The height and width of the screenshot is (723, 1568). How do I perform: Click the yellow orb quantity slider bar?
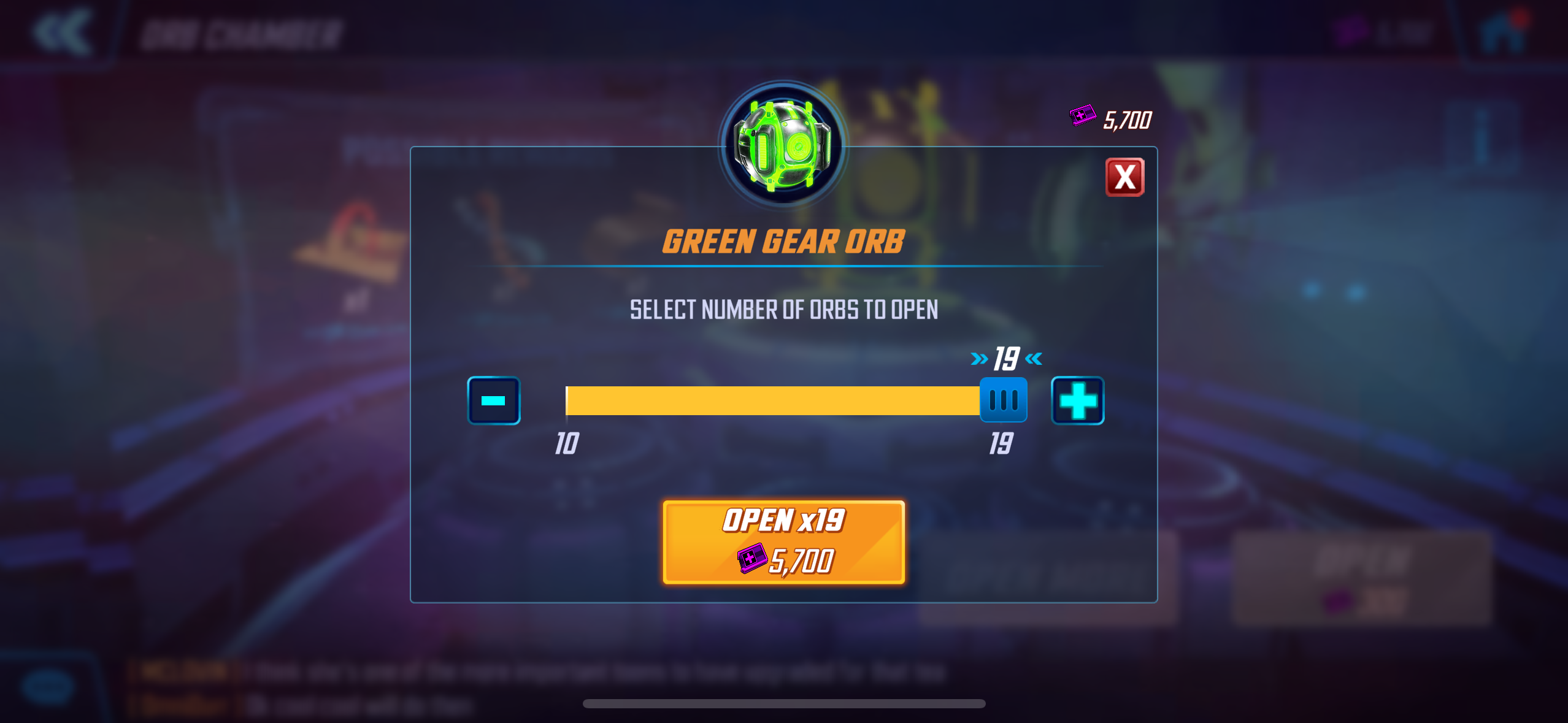click(772, 400)
